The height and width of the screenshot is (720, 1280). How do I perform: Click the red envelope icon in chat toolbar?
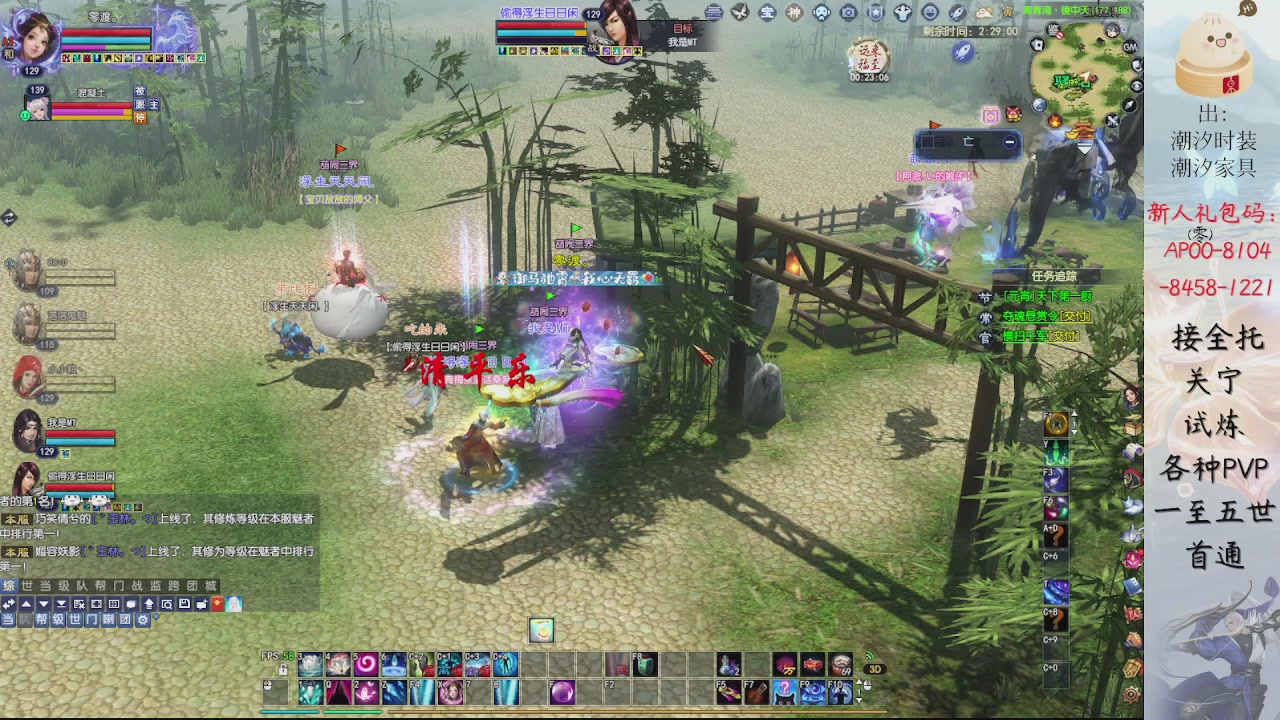[x=217, y=604]
